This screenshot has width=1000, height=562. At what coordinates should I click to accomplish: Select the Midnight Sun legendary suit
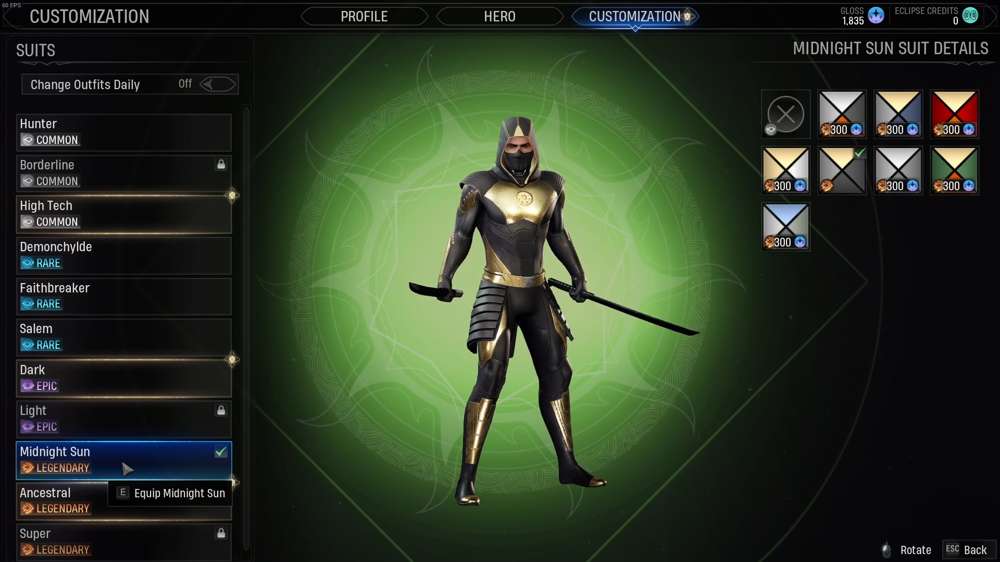124,460
